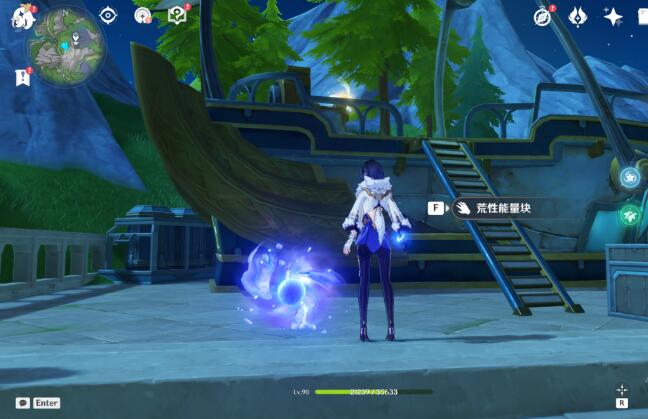Open the chat bubble icon
Viewport: 648px width, 419px height.
point(22,402)
